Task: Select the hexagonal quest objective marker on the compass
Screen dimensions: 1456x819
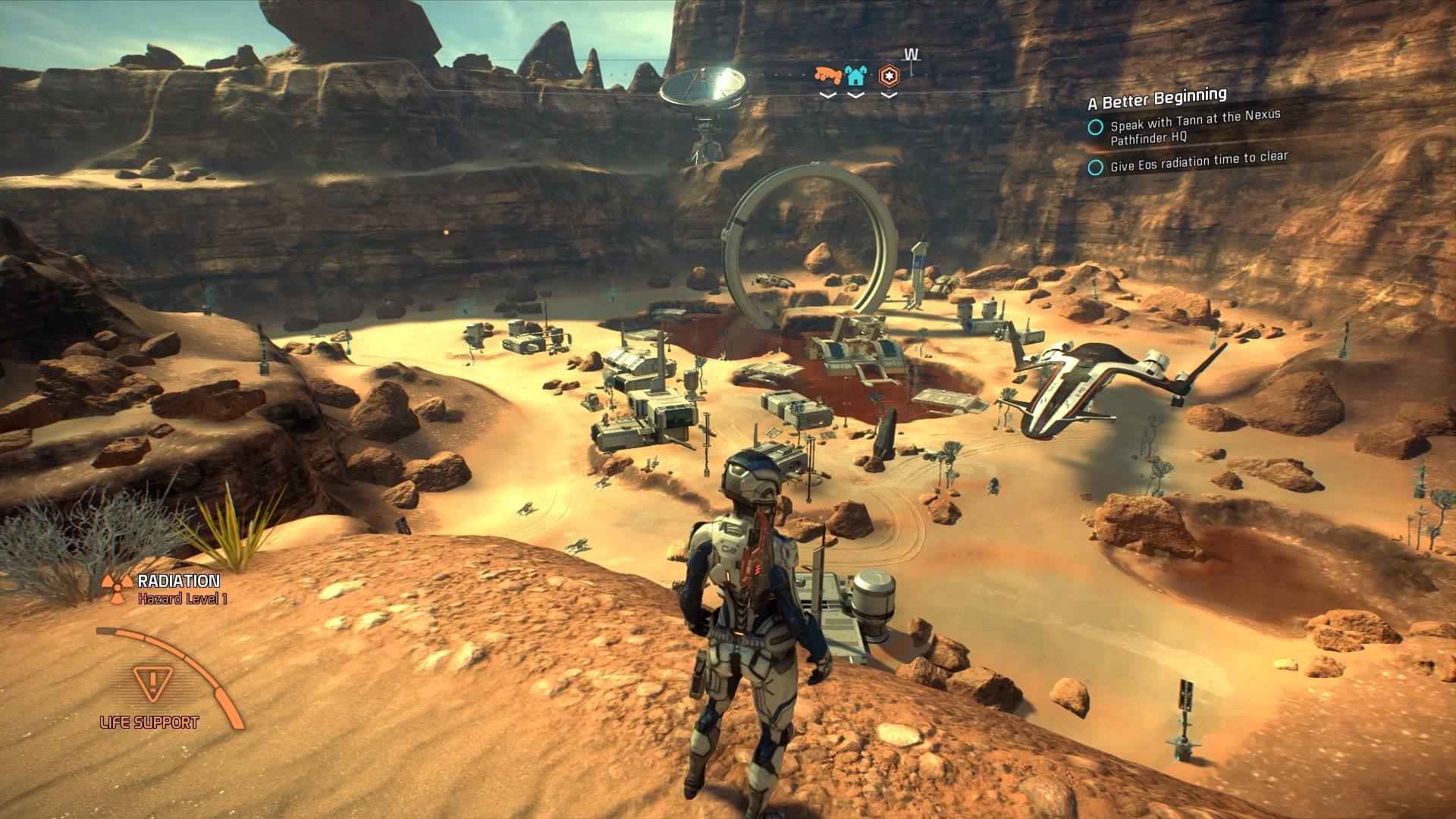Action: [889, 75]
